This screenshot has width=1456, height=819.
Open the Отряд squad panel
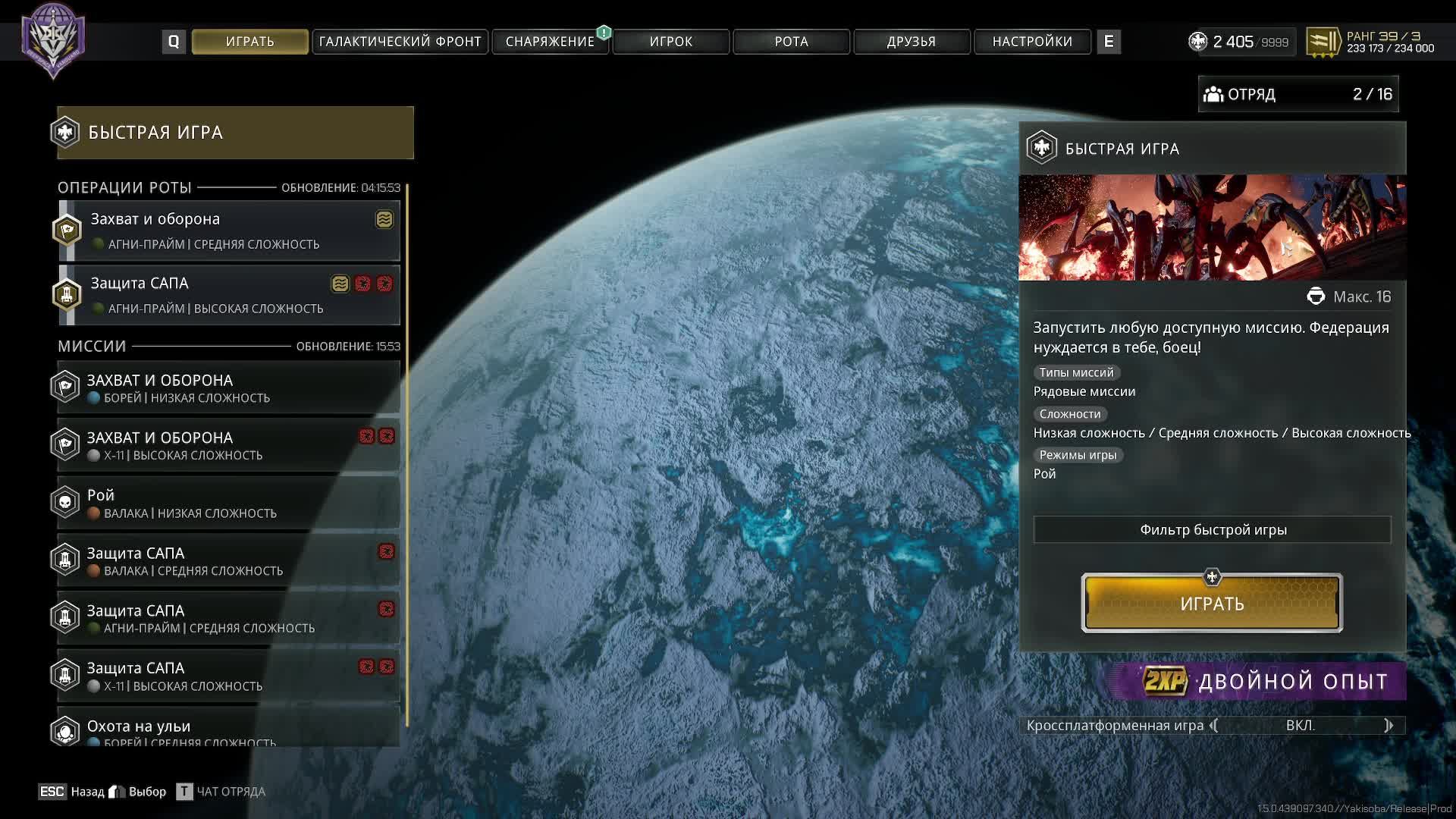tap(1298, 94)
